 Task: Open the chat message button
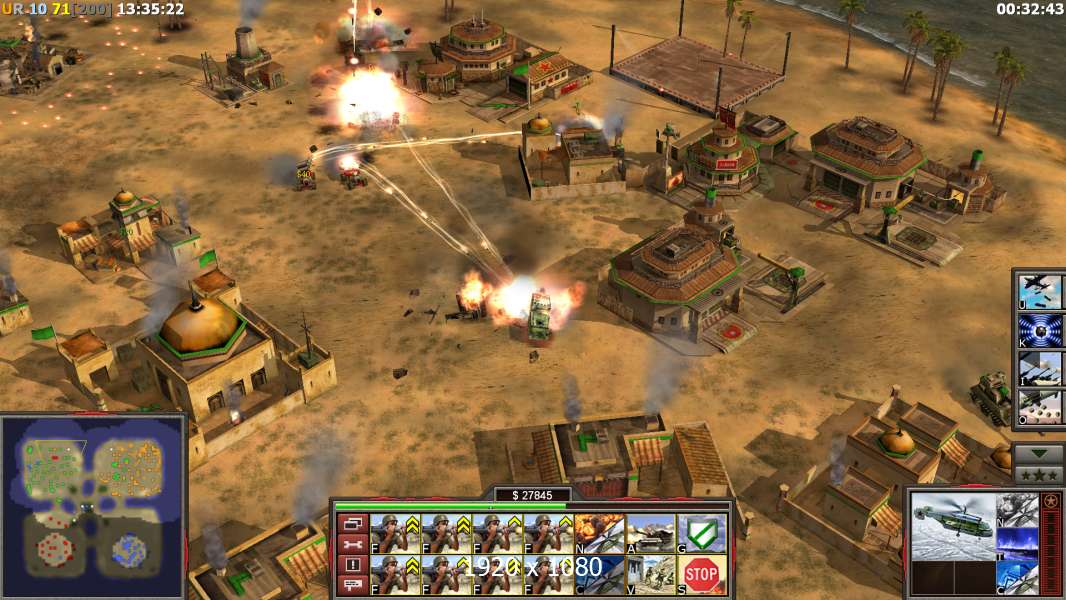[x=352, y=585]
